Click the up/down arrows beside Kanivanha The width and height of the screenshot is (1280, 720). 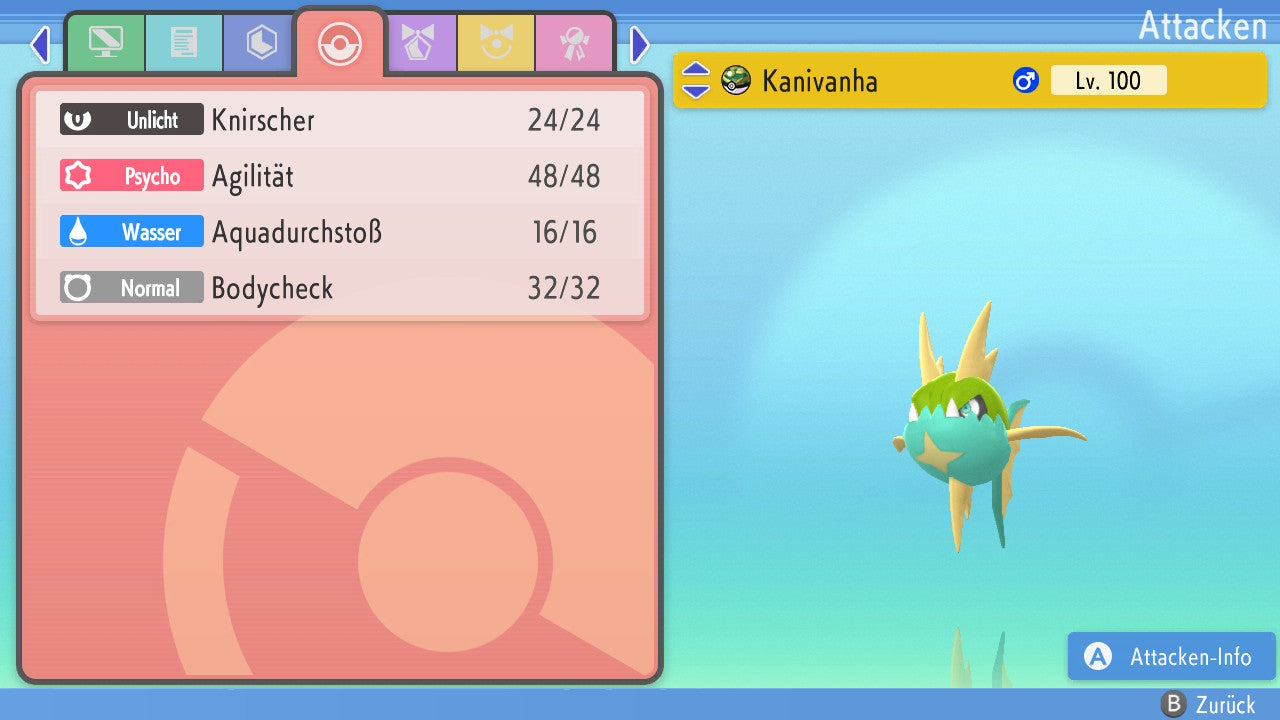tap(695, 80)
